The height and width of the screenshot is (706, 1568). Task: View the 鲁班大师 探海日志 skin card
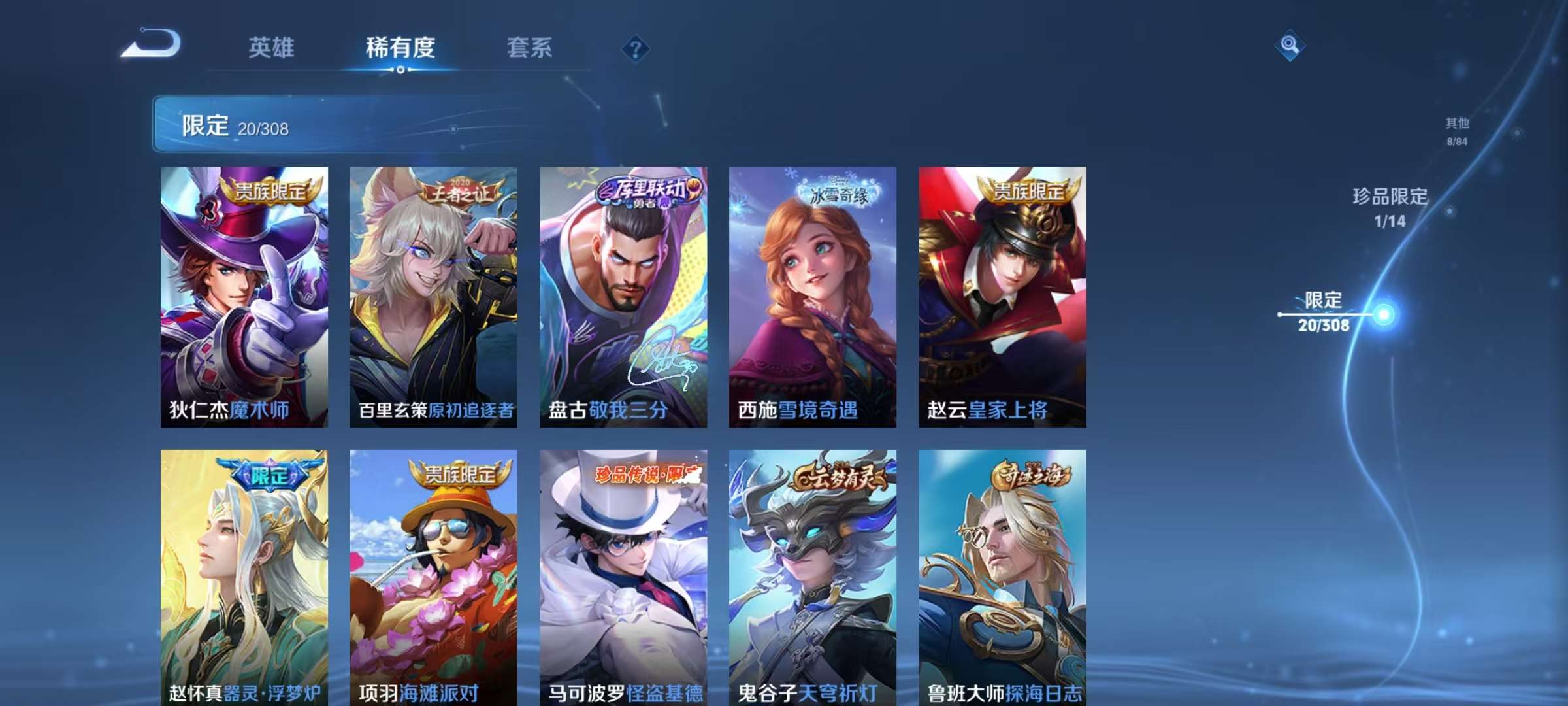point(1002,577)
